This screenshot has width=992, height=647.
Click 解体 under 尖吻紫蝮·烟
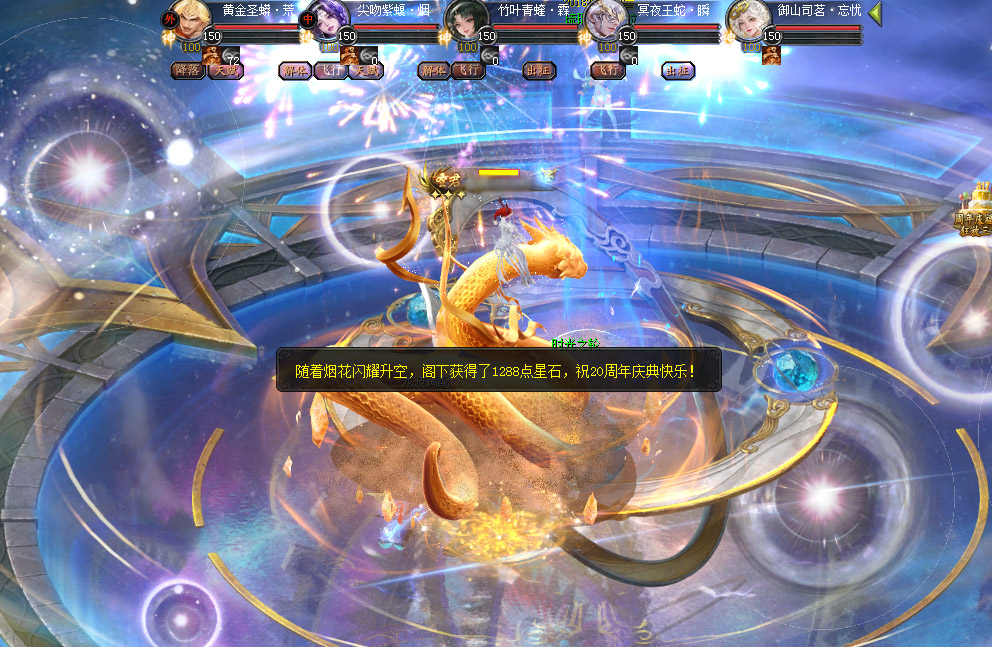pos(294,71)
